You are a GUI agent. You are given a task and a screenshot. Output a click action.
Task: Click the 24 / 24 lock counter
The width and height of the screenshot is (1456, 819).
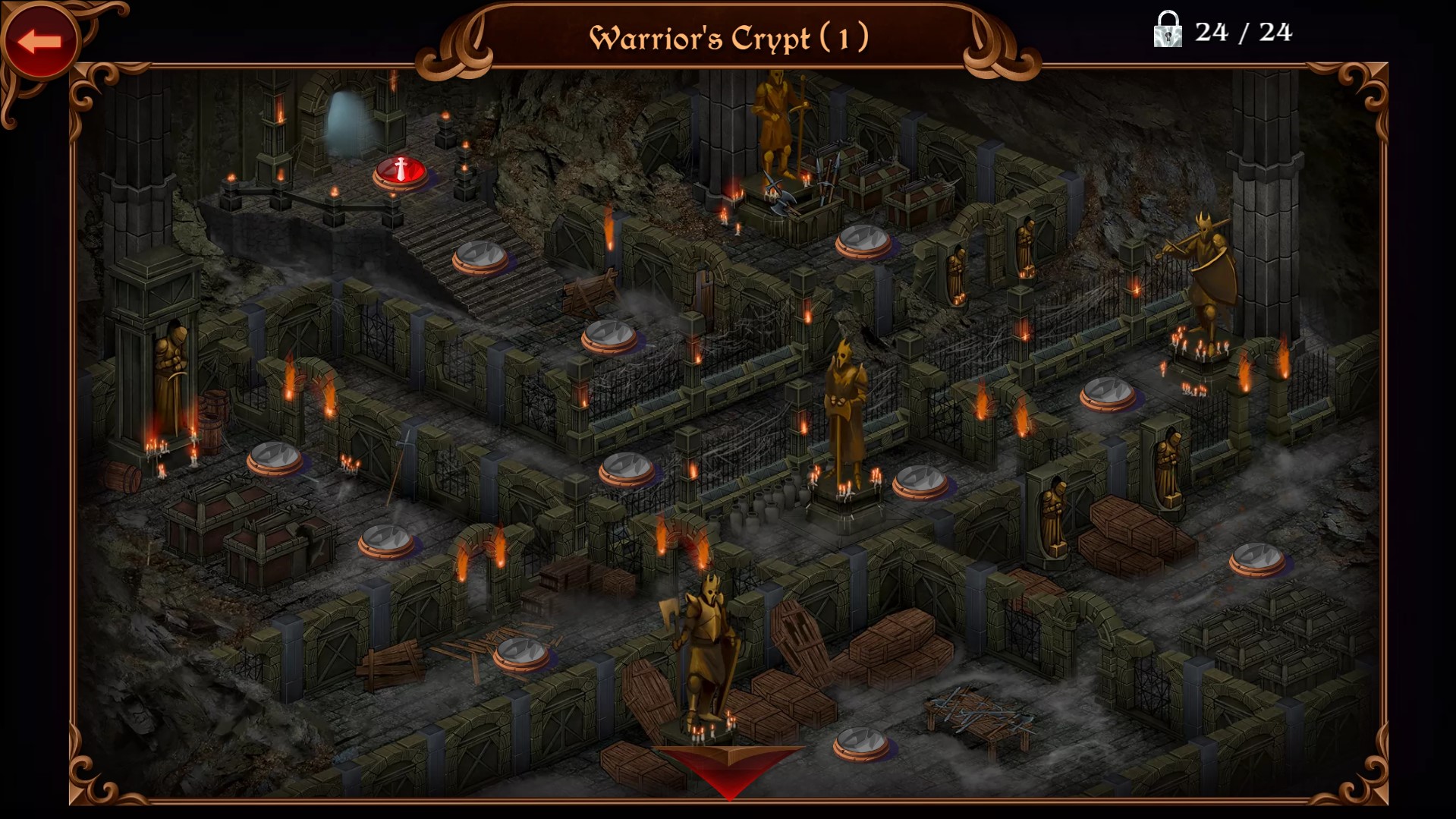[1244, 33]
